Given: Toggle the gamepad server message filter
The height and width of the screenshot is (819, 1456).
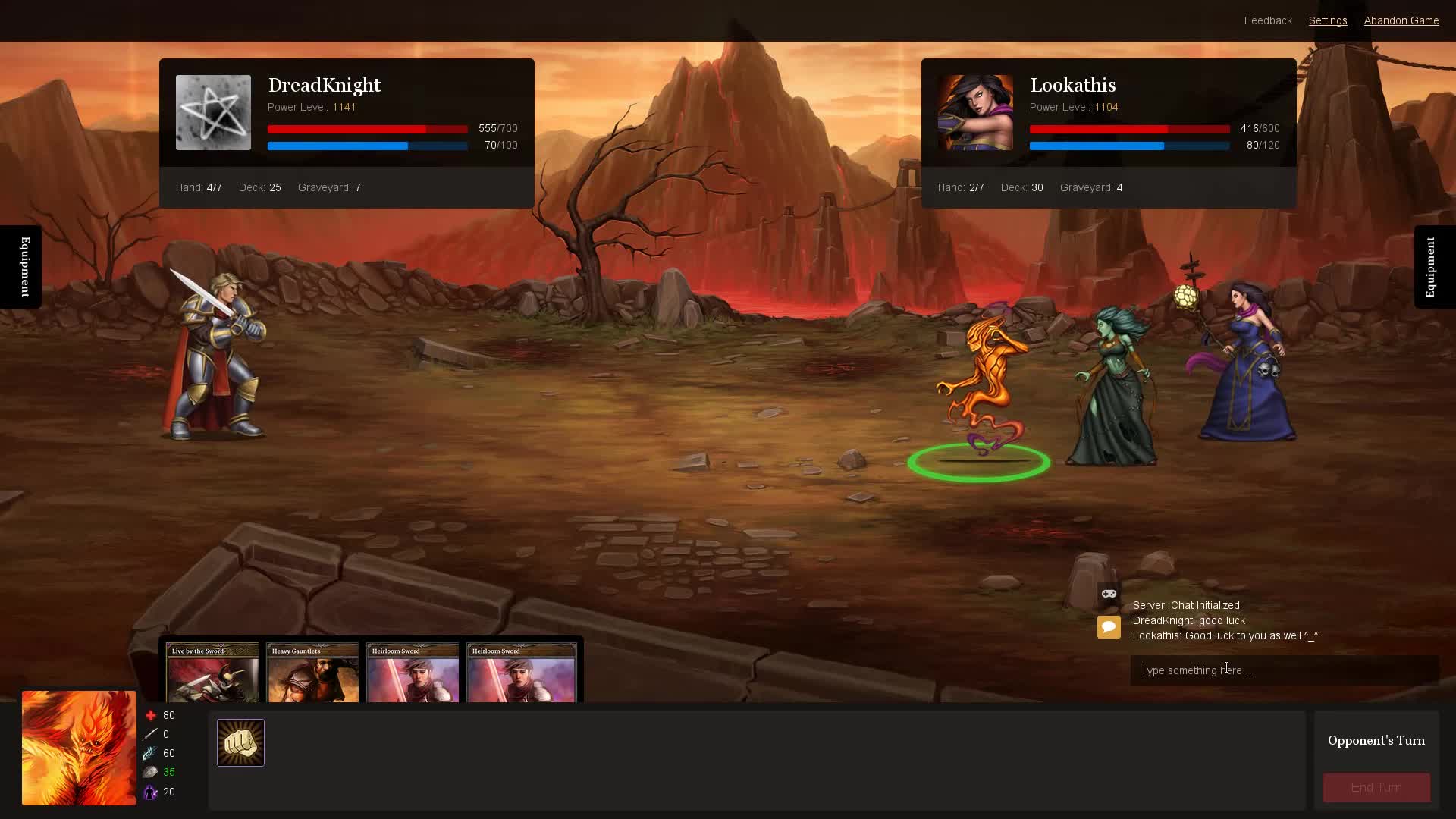Looking at the screenshot, I should pyautogui.click(x=1109, y=594).
